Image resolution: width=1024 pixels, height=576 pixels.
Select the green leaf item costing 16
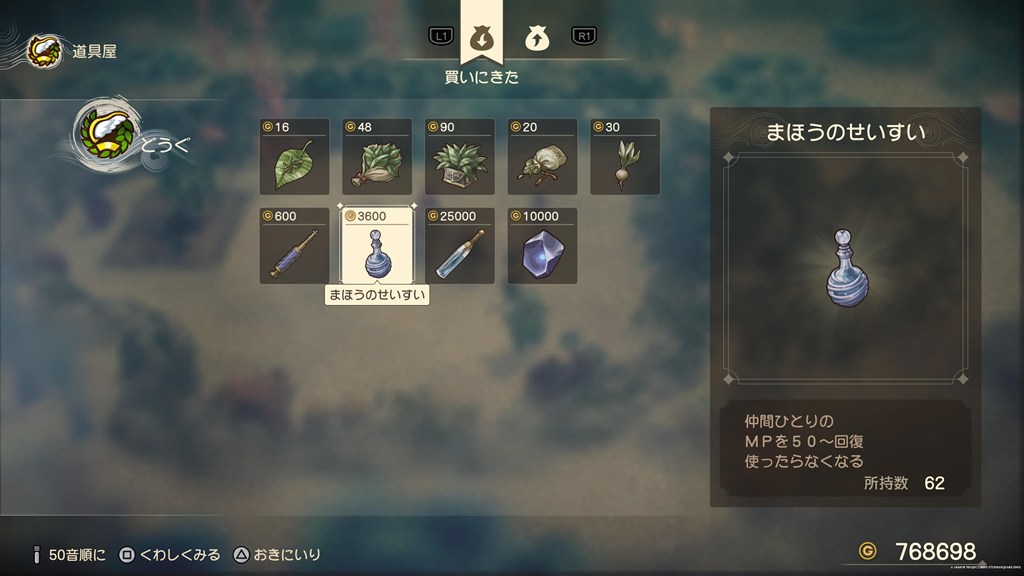(294, 157)
